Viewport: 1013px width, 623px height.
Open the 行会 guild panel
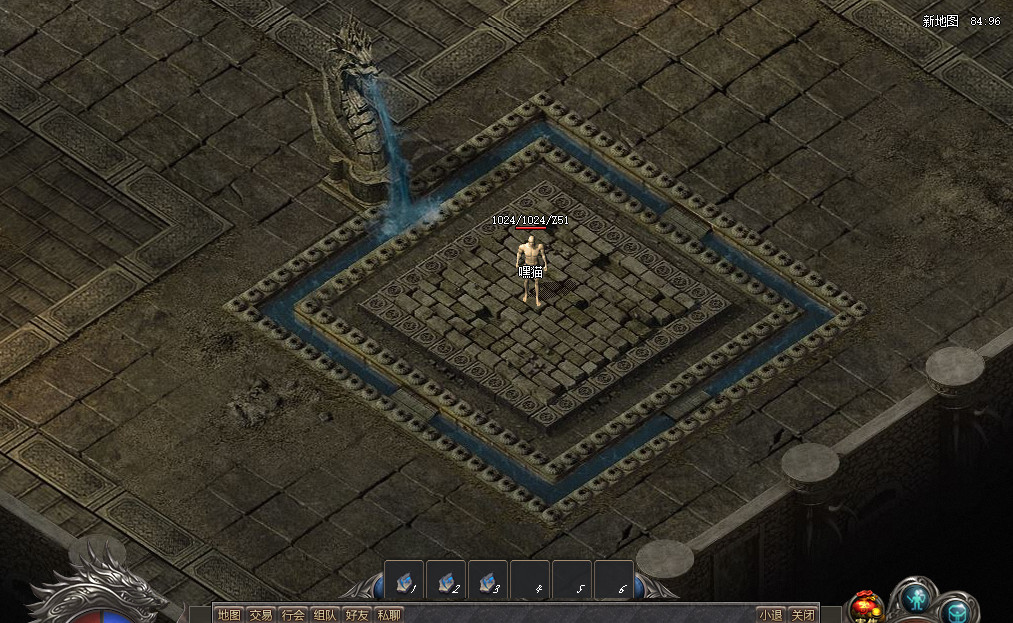point(293,615)
